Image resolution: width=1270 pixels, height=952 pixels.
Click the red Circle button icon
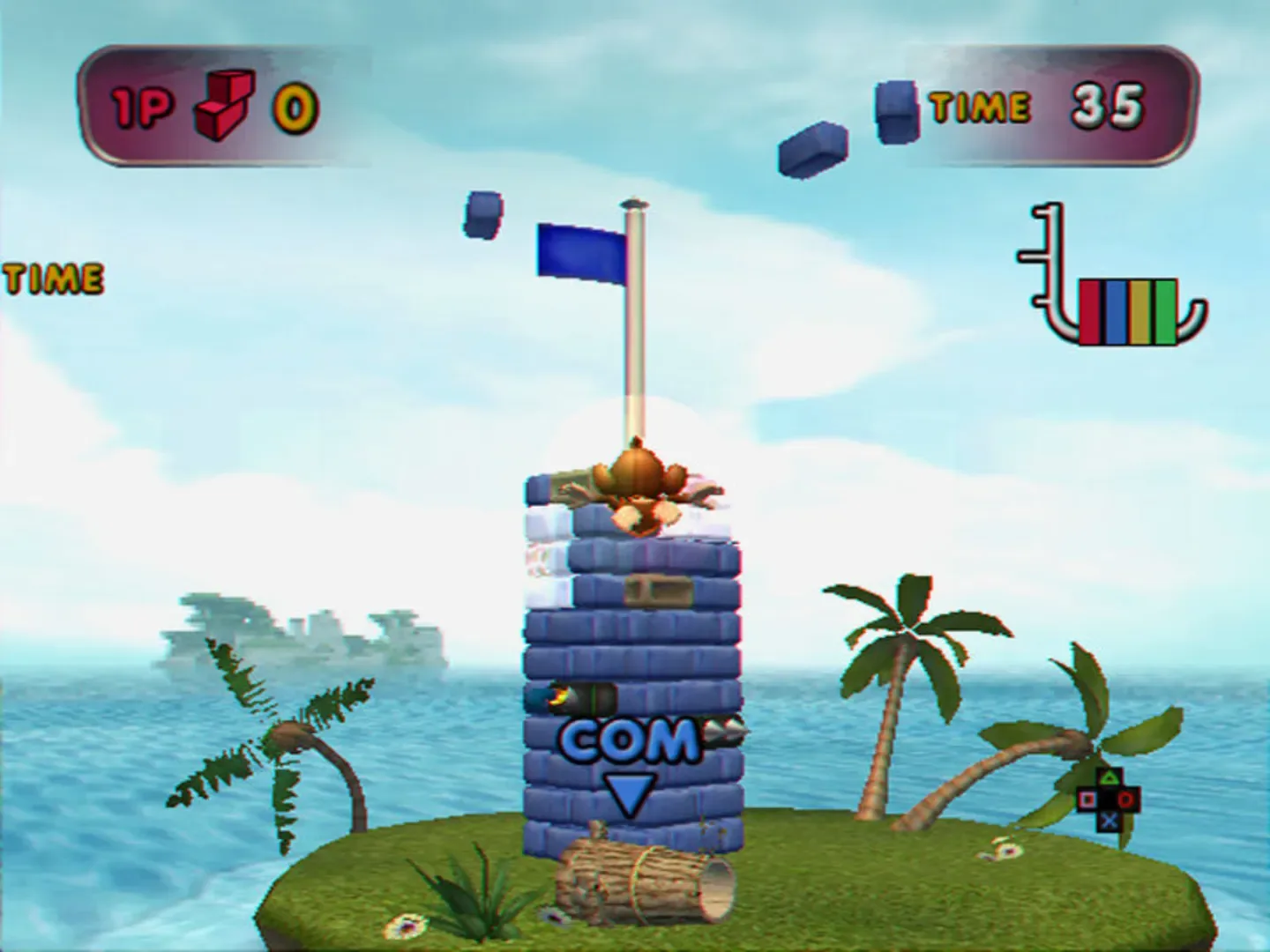click(x=1126, y=800)
